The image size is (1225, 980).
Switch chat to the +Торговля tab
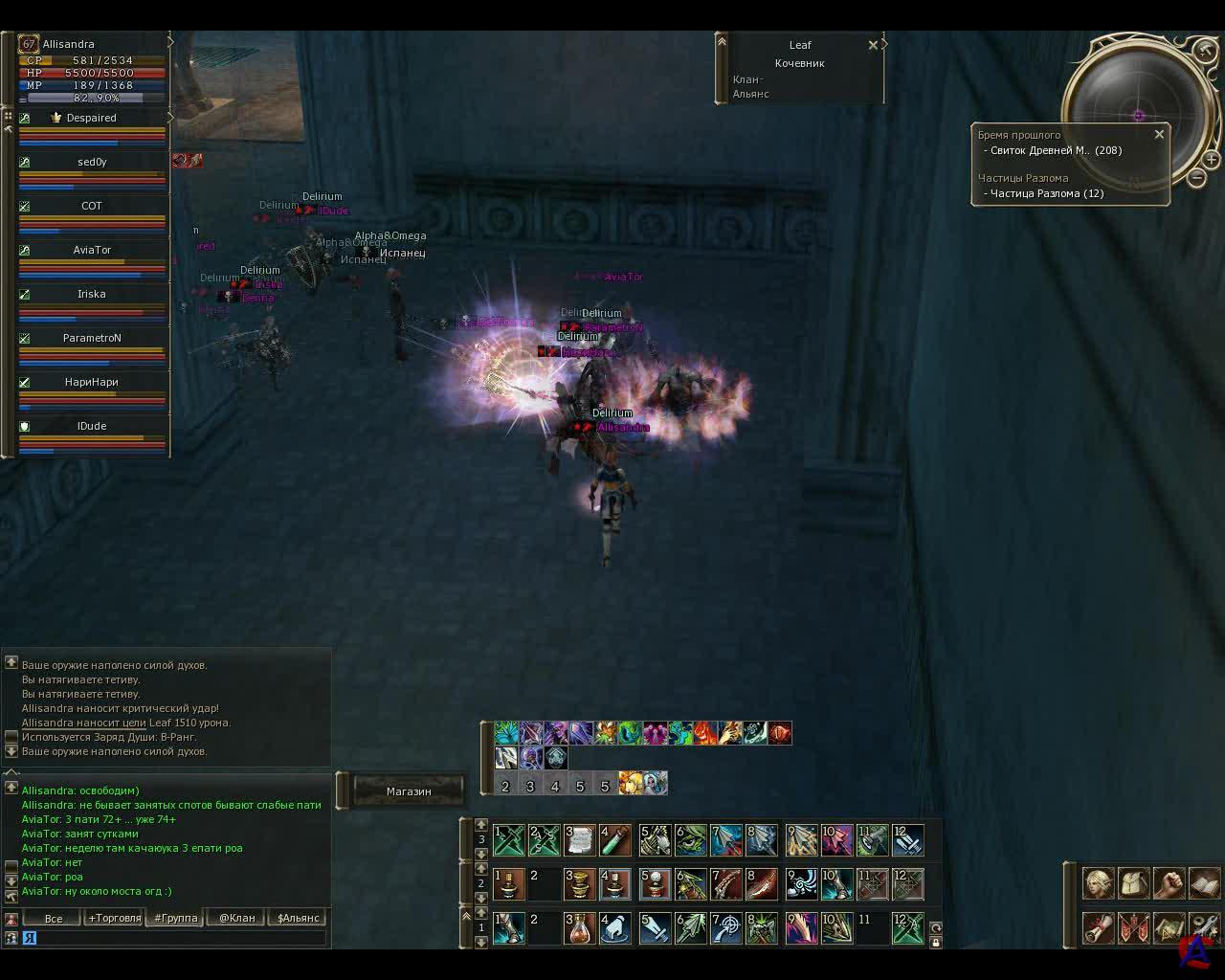[115, 918]
